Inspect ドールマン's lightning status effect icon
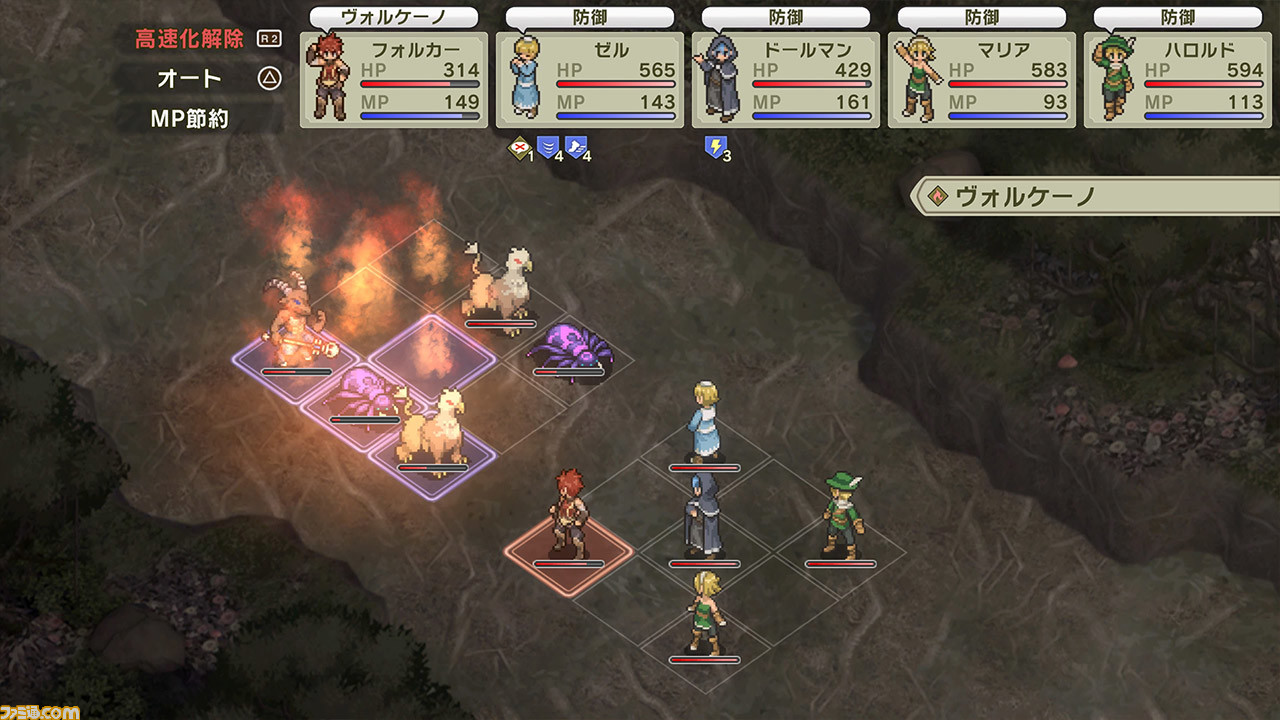 coord(715,148)
